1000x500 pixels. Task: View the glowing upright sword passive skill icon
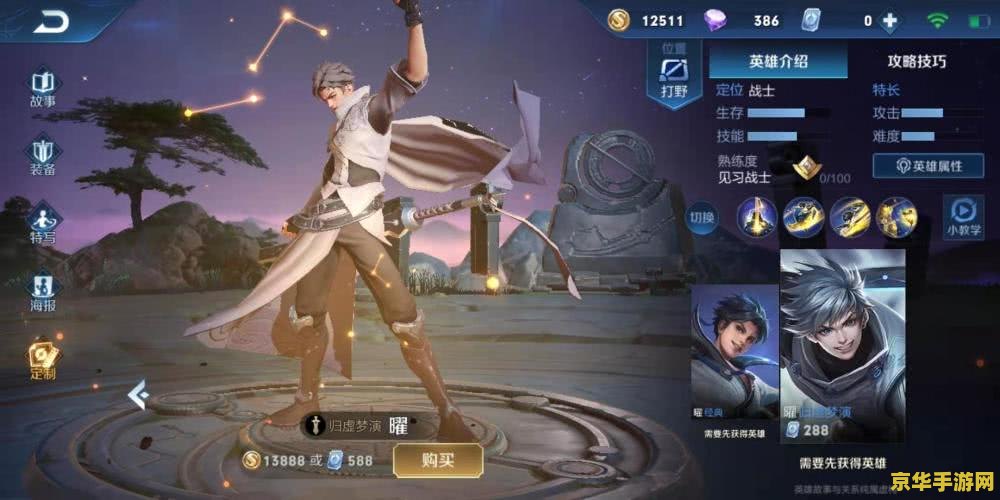click(x=758, y=216)
